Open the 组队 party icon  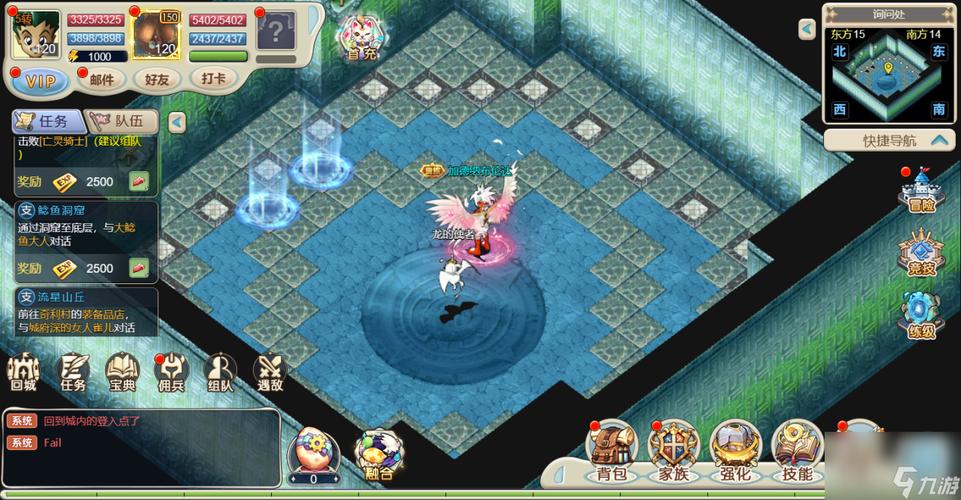click(220, 371)
